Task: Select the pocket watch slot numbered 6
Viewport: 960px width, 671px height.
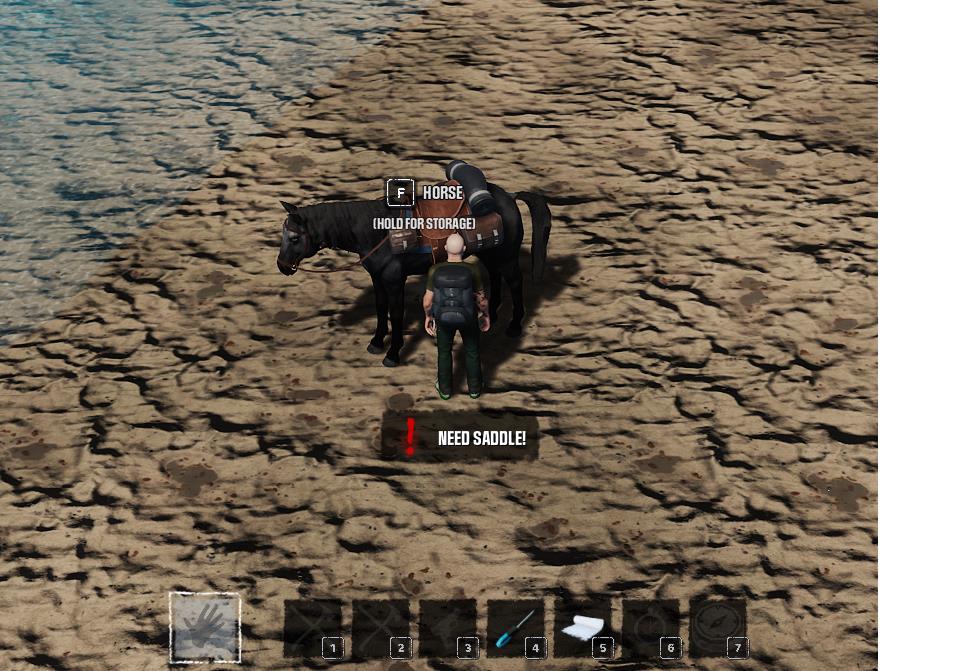Action: (x=651, y=628)
